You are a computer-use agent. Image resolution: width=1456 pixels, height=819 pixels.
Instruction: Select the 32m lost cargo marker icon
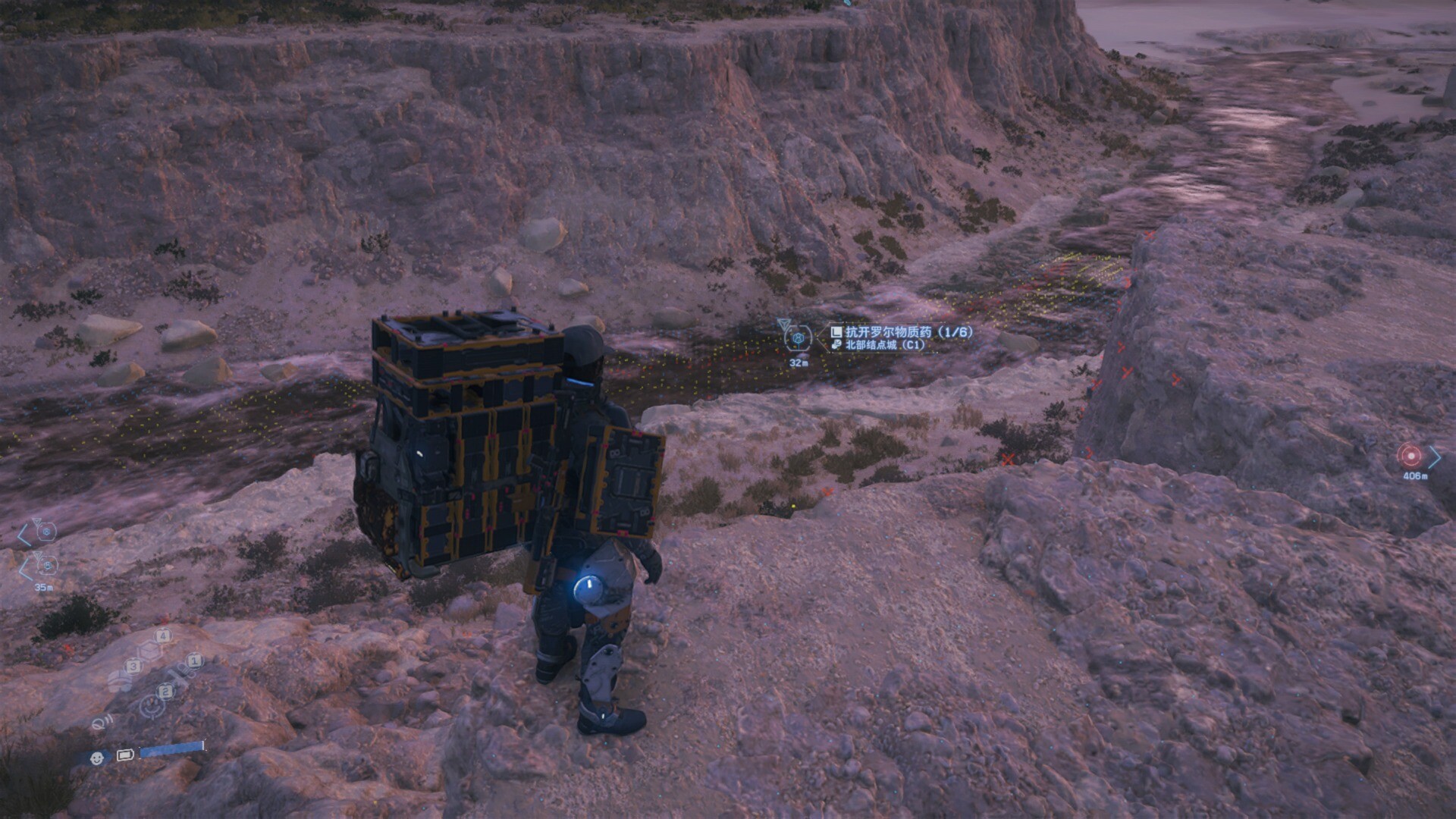click(799, 337)
